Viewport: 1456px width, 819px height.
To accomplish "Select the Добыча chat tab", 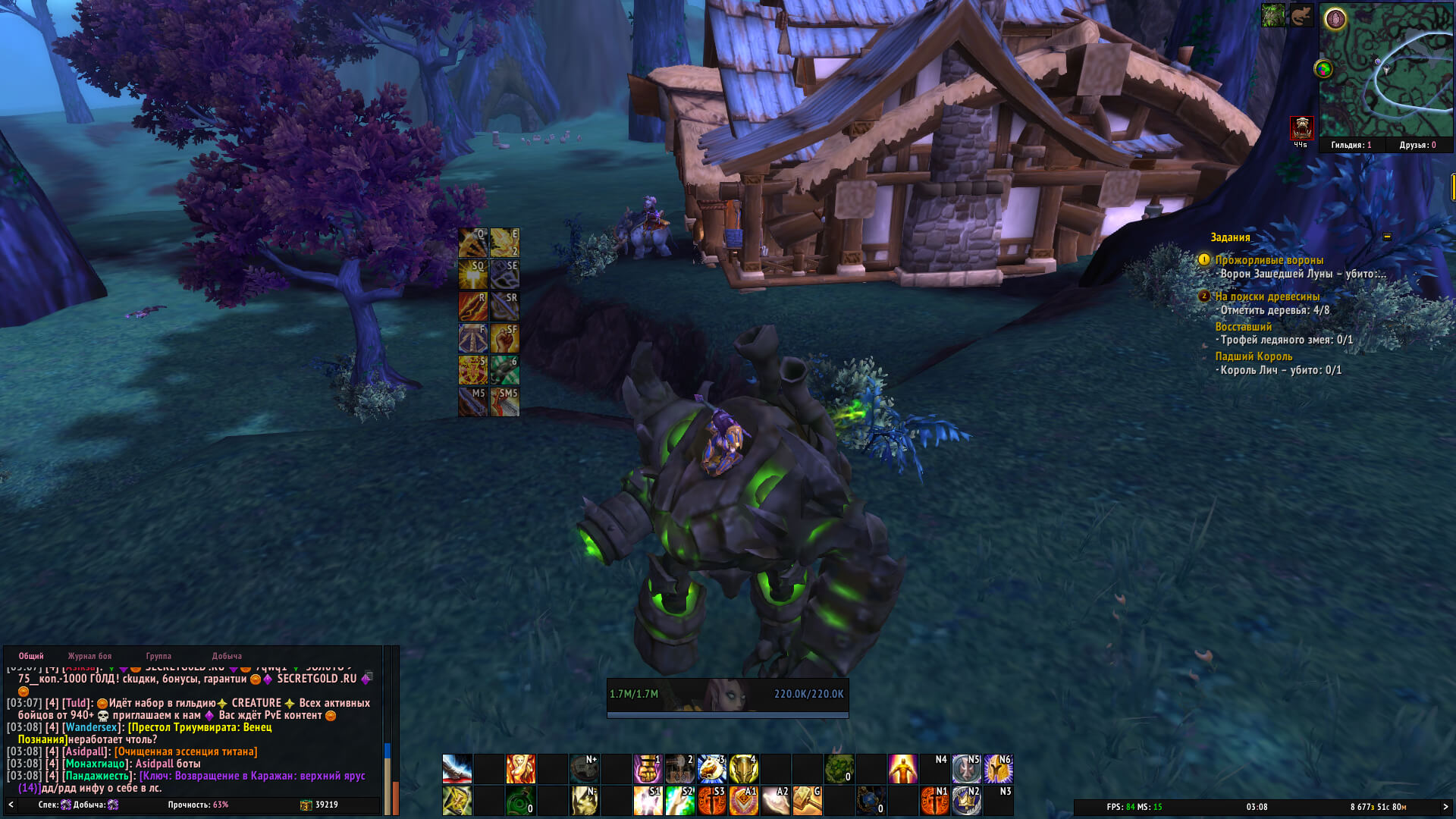I will [227, 656].
